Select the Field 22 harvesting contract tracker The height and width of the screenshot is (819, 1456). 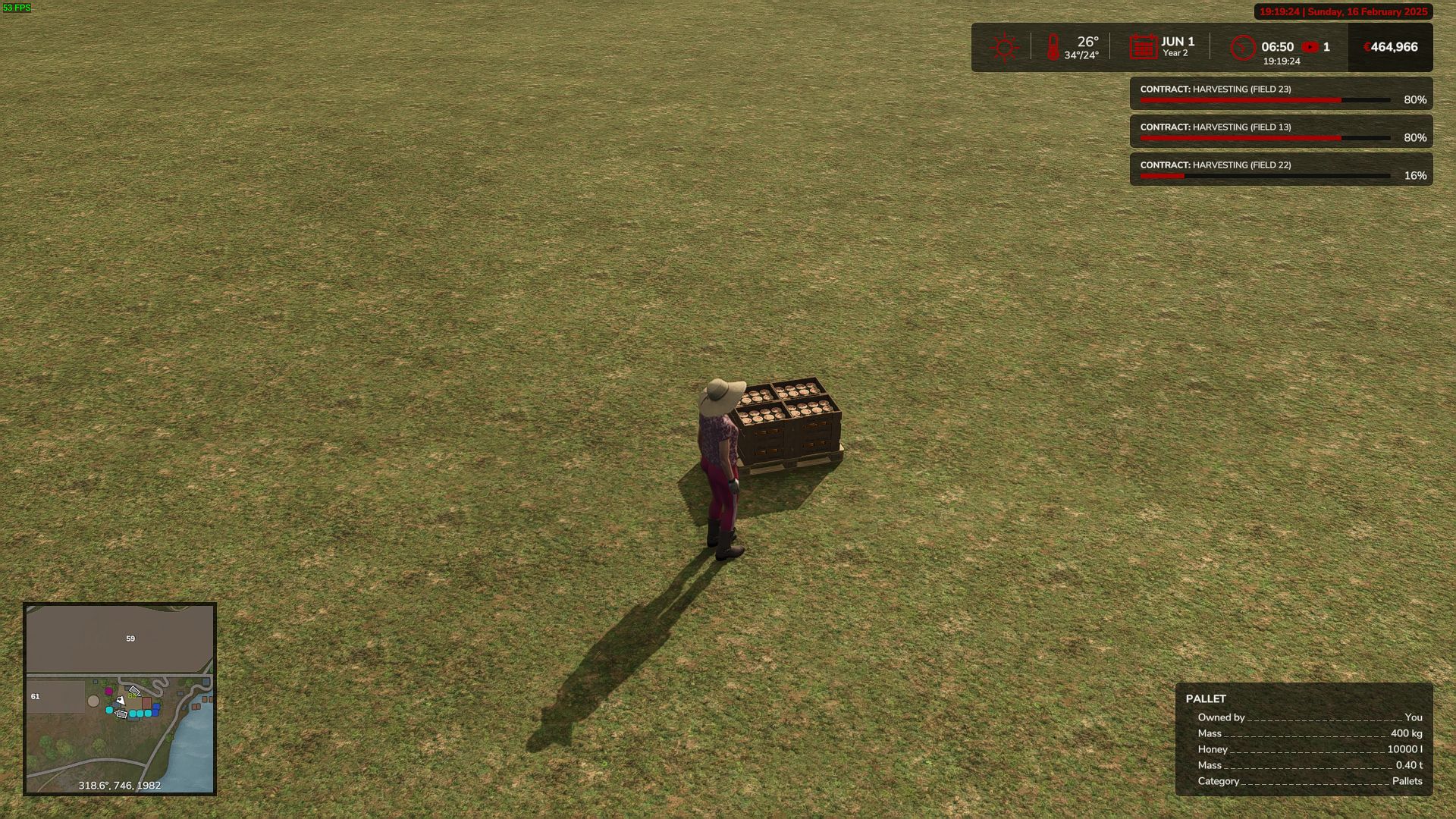click(x=1281, y=170)
